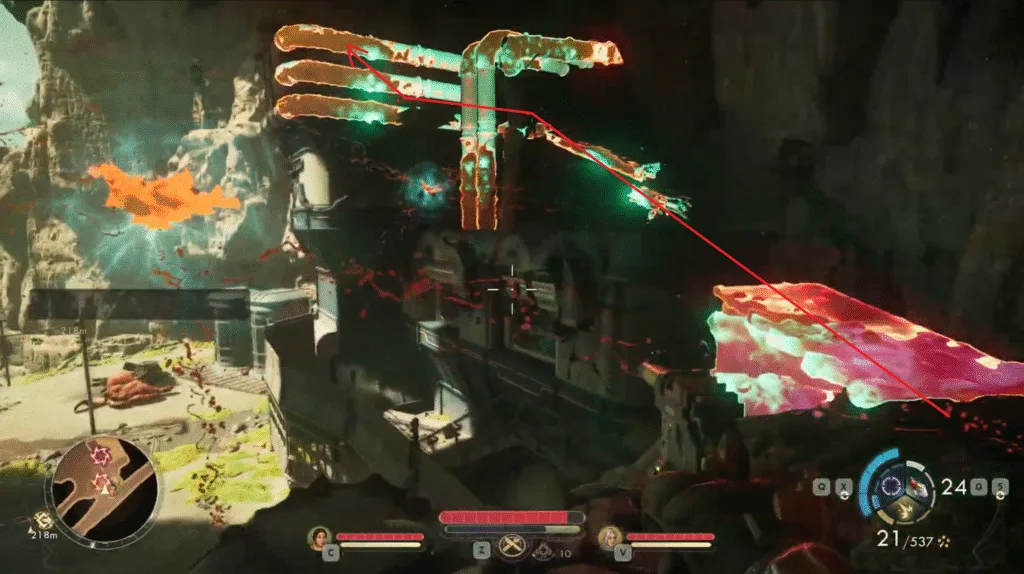This screenshot has width=1024, height=574.
Task: Select the dark-haired companion portrait
Action: pyautogui.click(x=320, y=539)
